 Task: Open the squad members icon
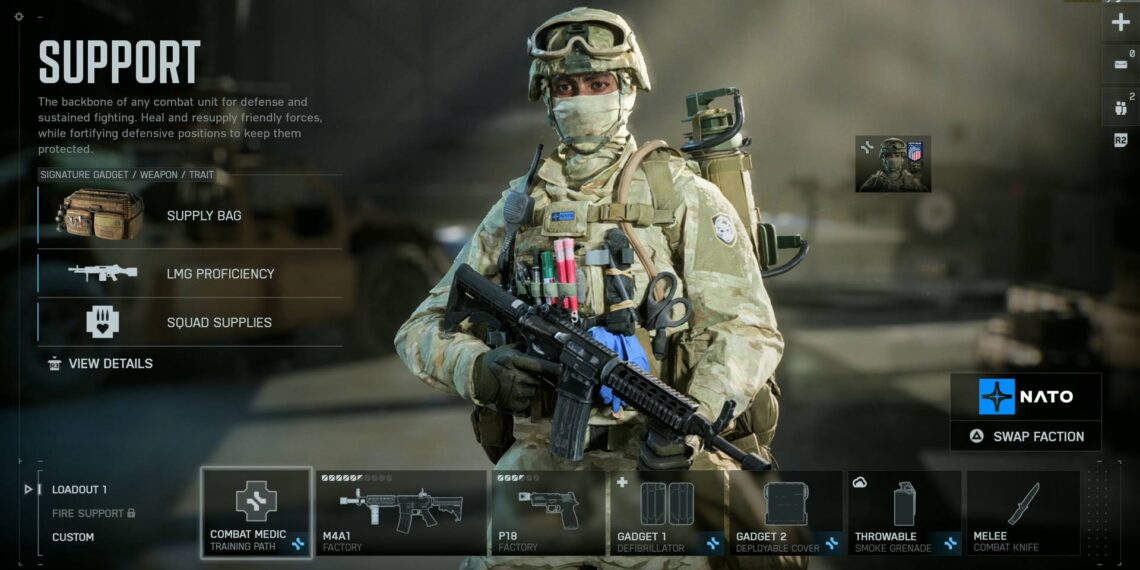click(x=1120, y=103)
